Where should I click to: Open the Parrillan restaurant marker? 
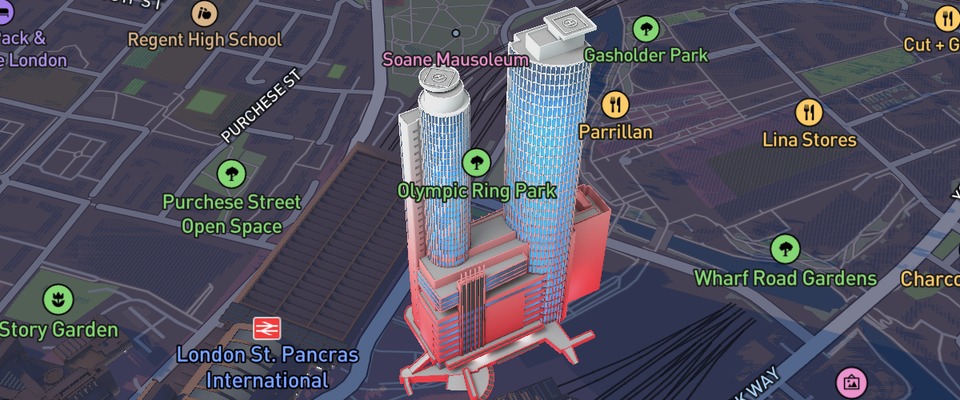(615, 104)
